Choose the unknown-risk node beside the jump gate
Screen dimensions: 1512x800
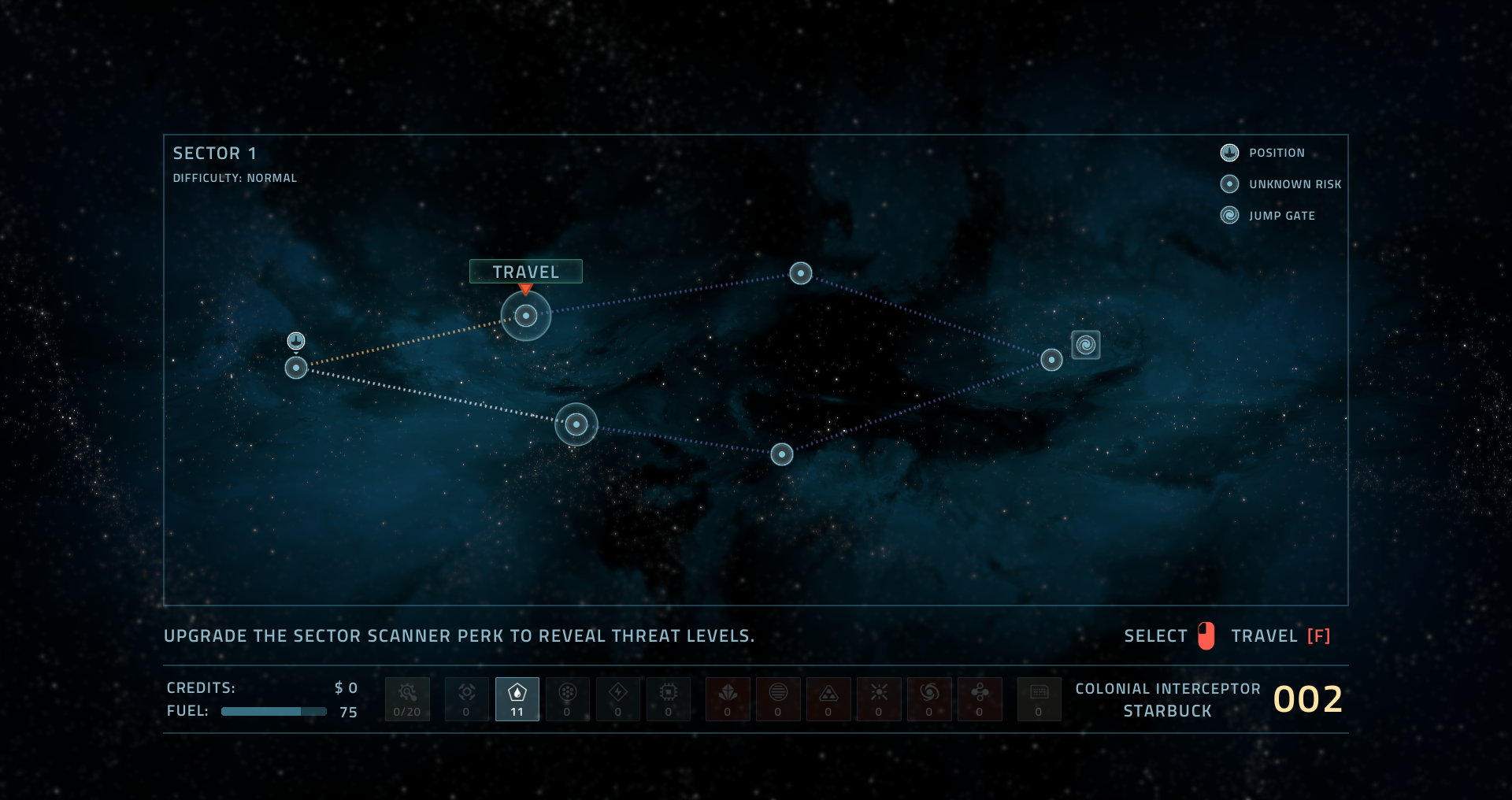coord(1051,360)
